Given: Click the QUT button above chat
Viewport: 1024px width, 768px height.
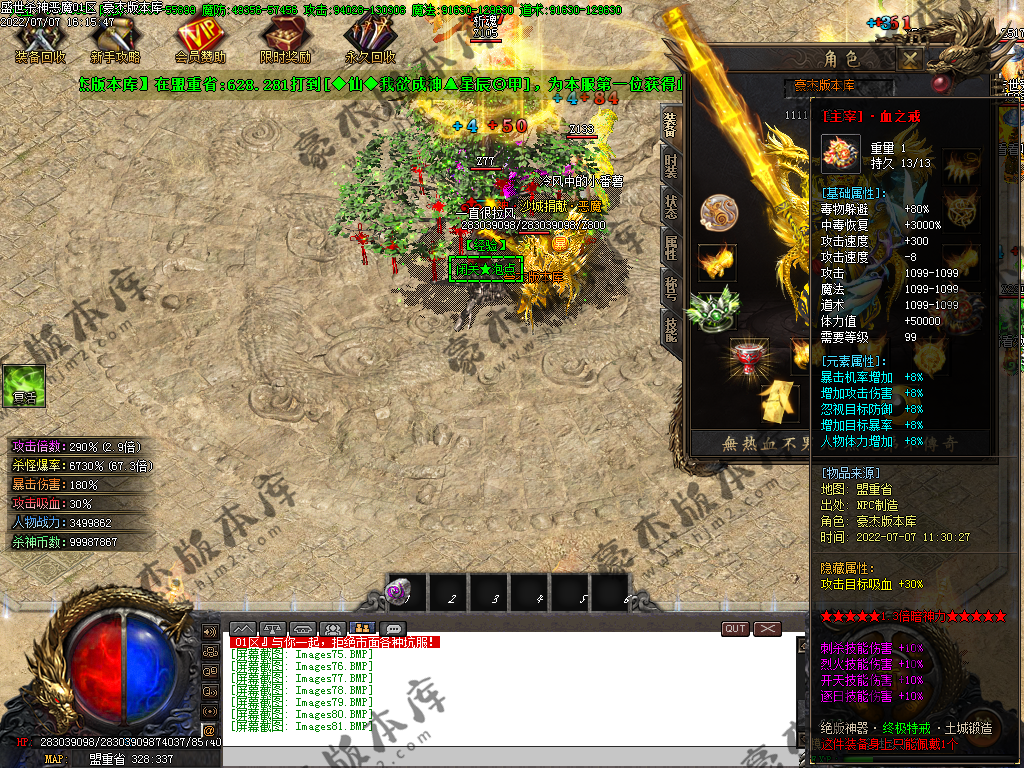Looking at the screenshot, I should click(x=735, y=628).
